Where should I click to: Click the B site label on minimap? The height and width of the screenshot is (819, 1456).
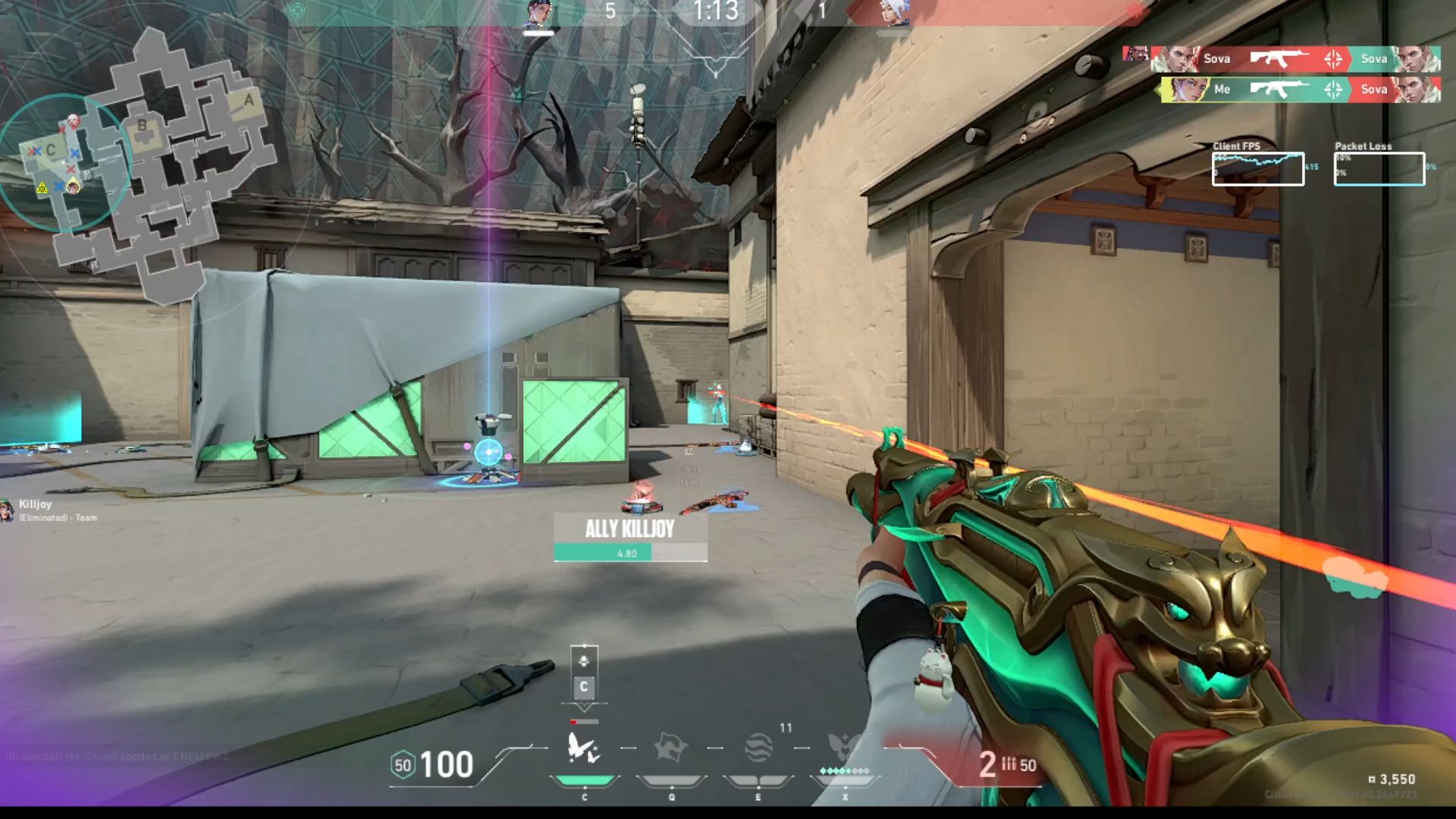pyautogui.click(x=142, y=126)
